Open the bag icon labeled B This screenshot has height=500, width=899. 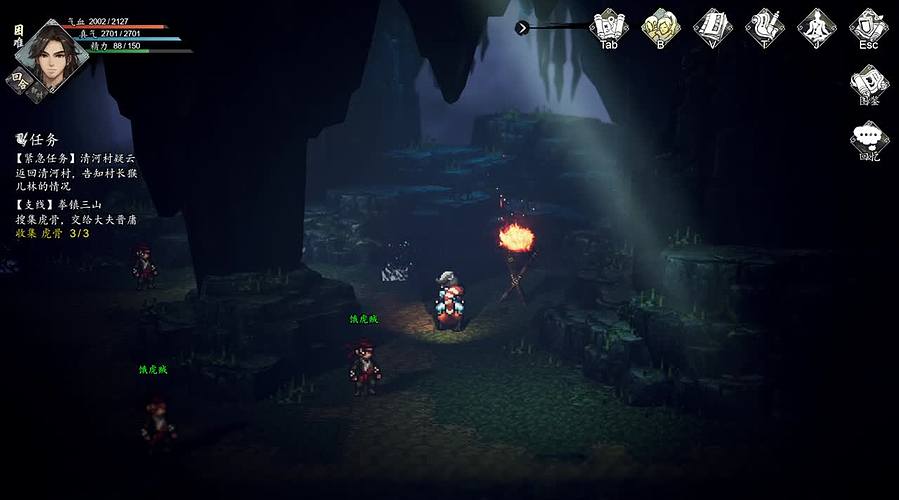[x=661, y=26]
